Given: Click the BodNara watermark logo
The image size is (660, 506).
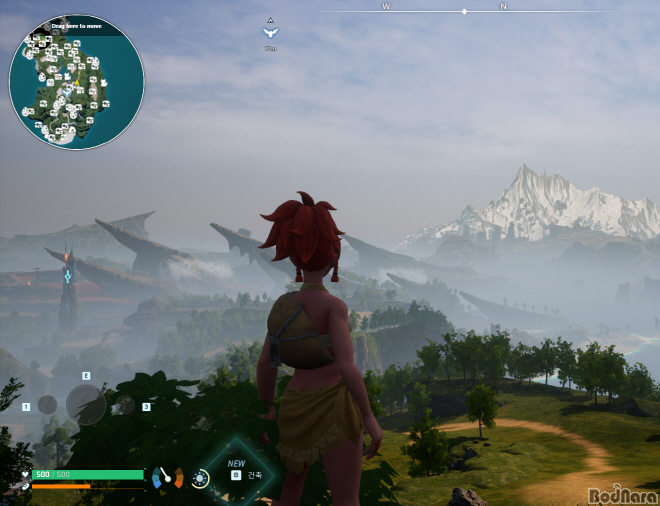Looking at the screenshot, I should (623, 495).
